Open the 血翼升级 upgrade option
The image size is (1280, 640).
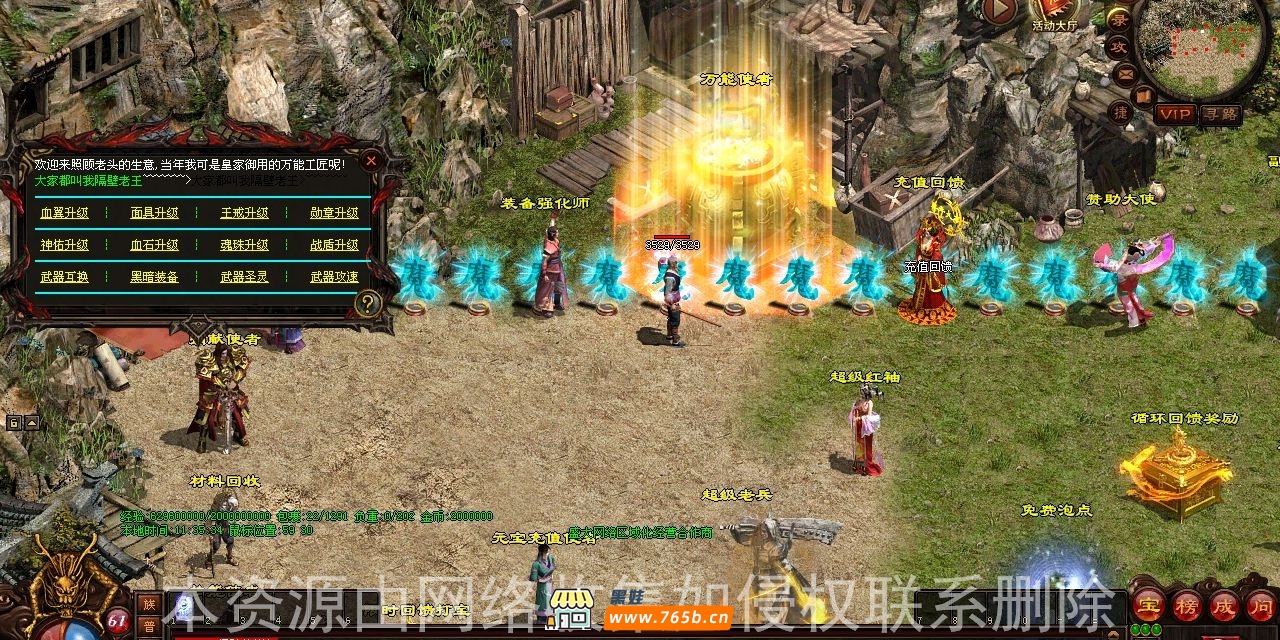[x=64, y=213]
